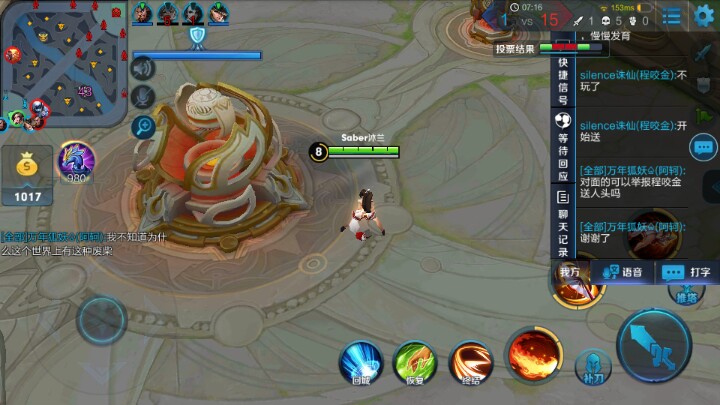Cast the 终结 summoner spell
The image size is (720, 405).
tap(470, 362)
